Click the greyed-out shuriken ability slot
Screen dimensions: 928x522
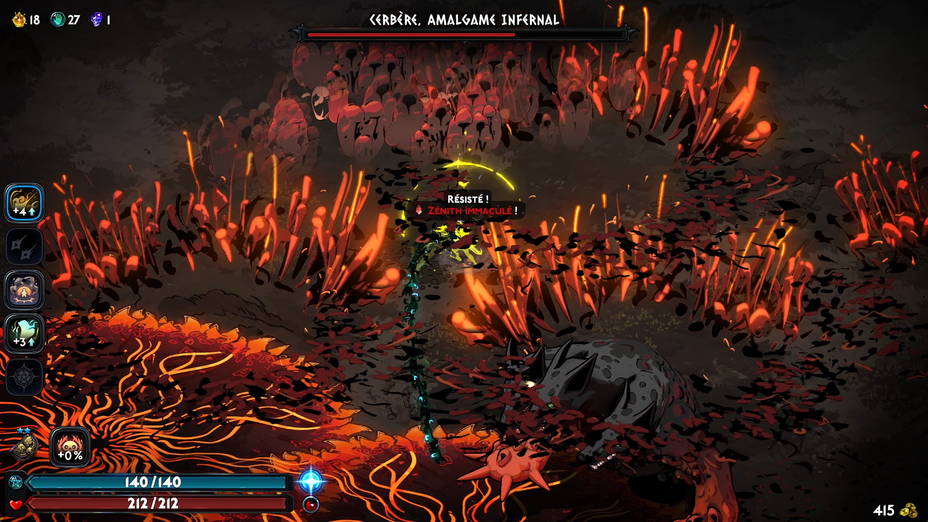click(24, 246)
